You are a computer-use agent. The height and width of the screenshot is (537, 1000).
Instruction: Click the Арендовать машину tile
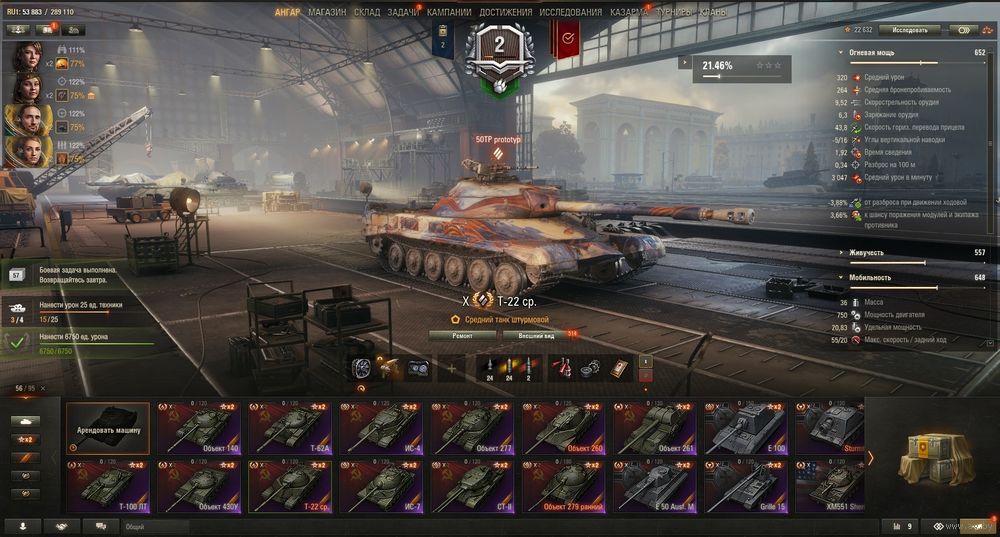point(107,428)
